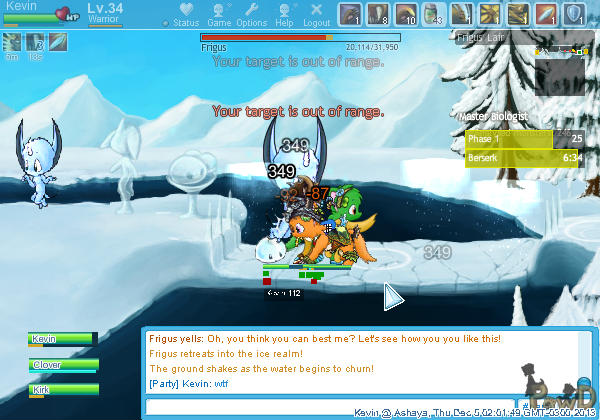Screen dimensions: 600x420
Task: Select Kevin in the party list
Action: pos(62,340)
